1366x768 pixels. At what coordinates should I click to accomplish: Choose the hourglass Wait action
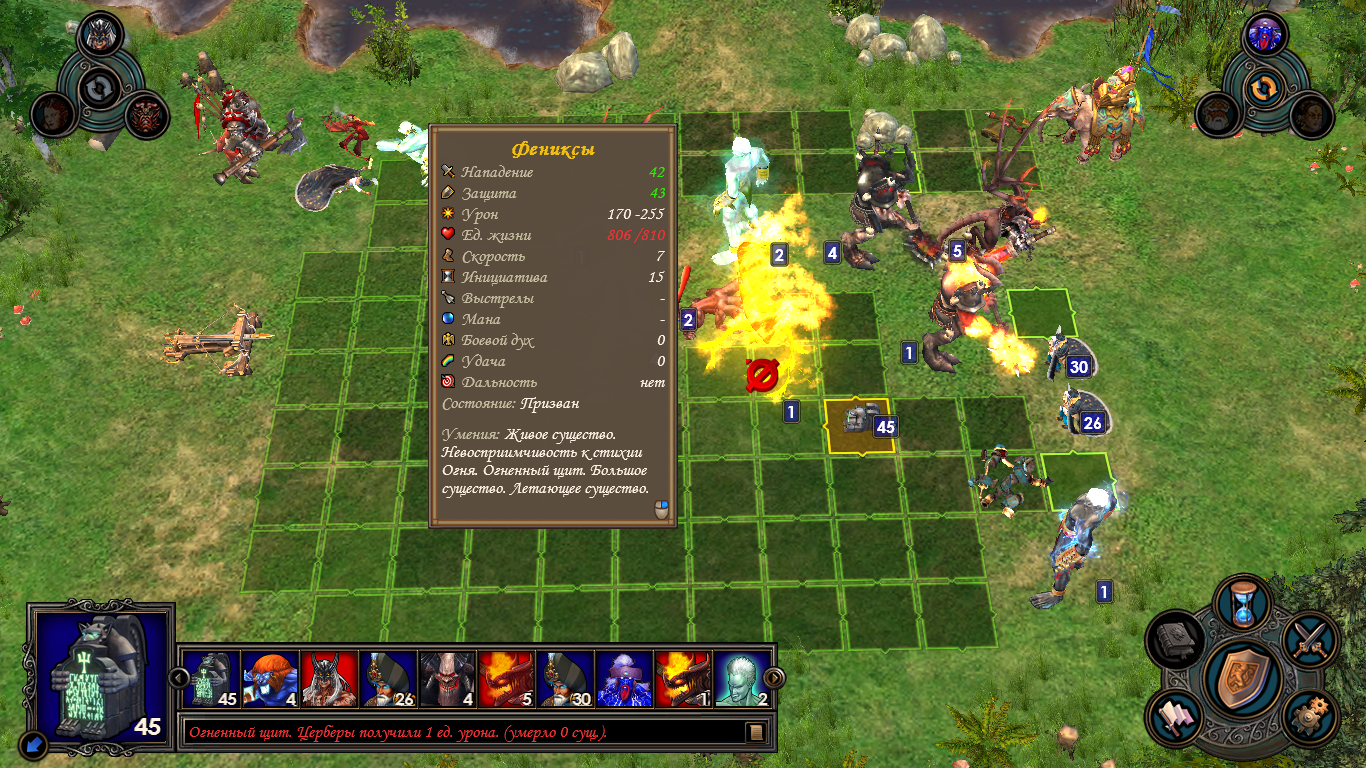point(1245,604)
